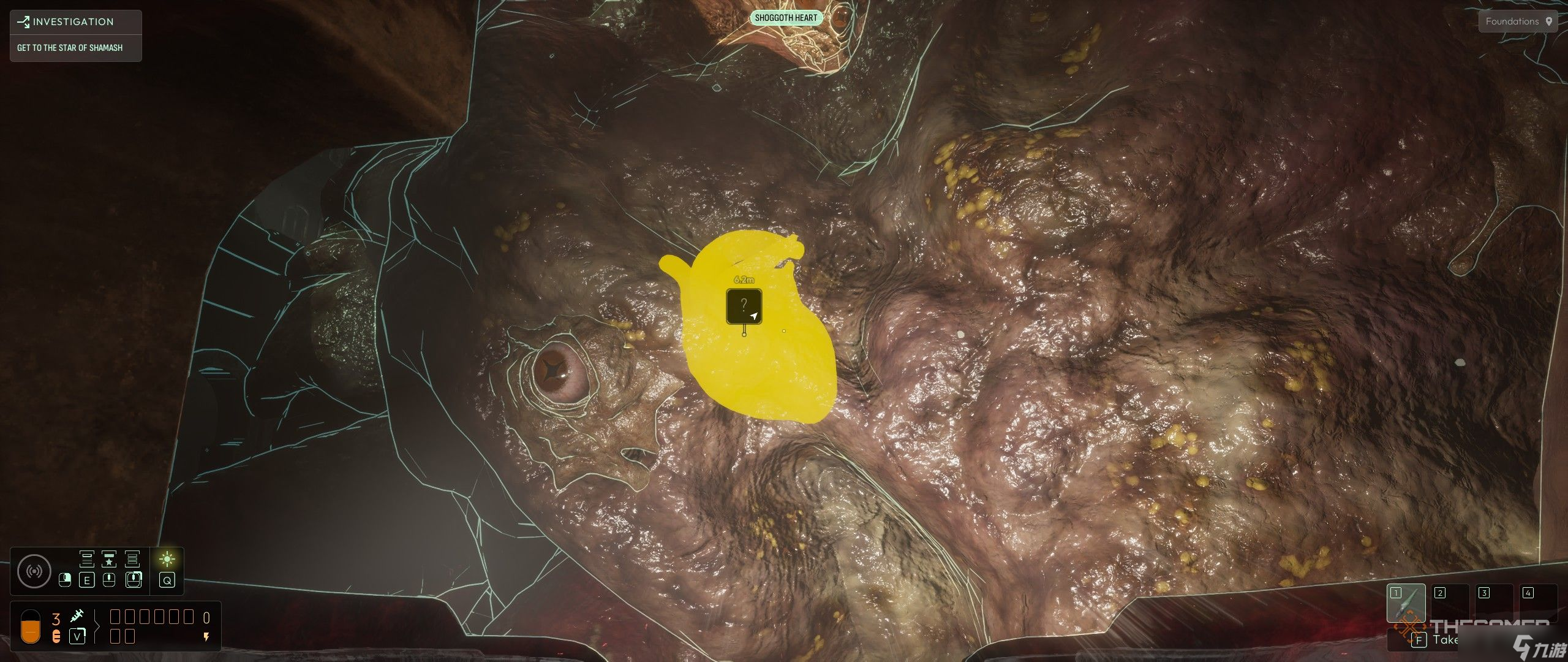
Task: Toggle the flashlight sun icon
Action: [x=167, y=559]
